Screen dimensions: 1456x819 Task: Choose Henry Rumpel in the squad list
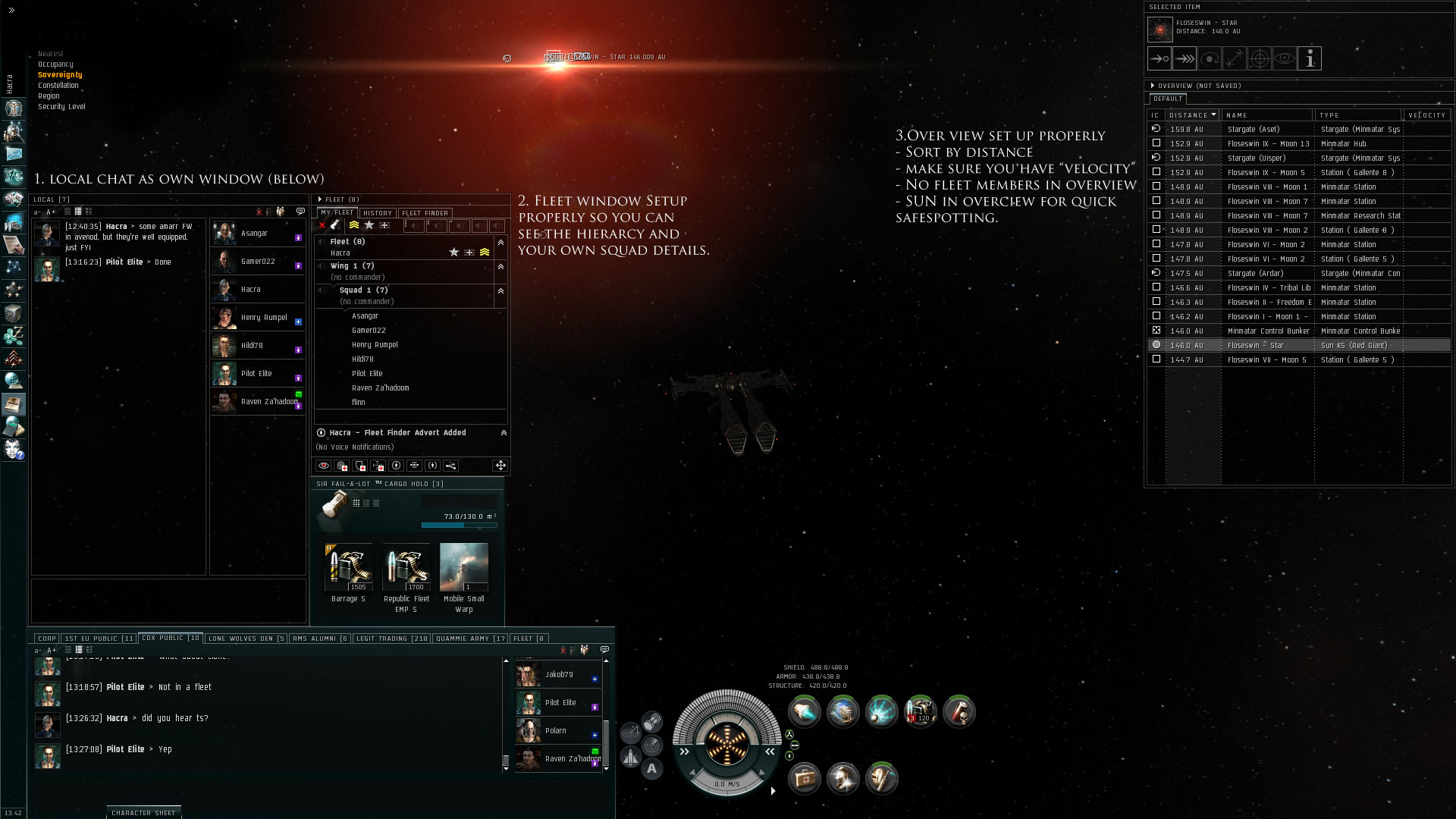(x=375, y=345)
